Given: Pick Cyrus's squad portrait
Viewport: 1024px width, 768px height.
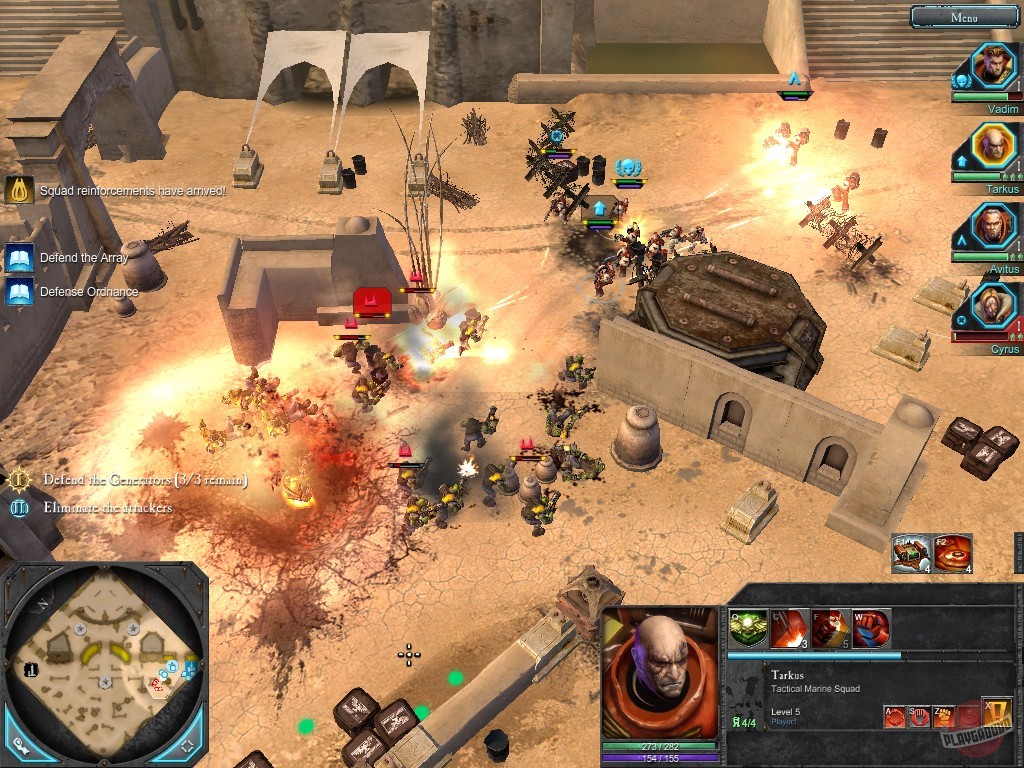Looking at the screenshot, I should tap(993, 306).
